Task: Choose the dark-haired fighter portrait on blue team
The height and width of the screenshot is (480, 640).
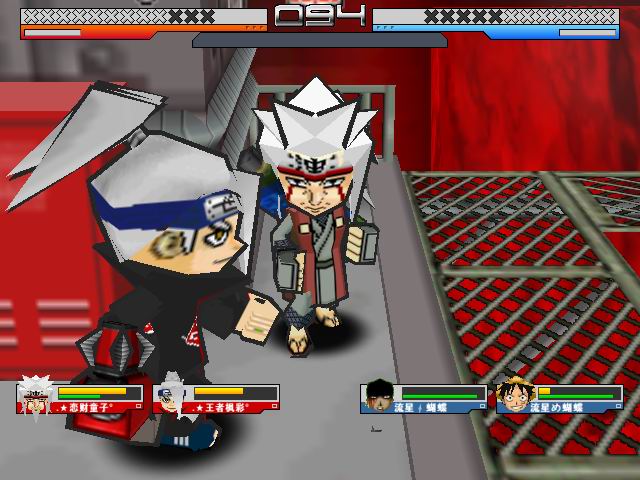Action: pos(379,396)
